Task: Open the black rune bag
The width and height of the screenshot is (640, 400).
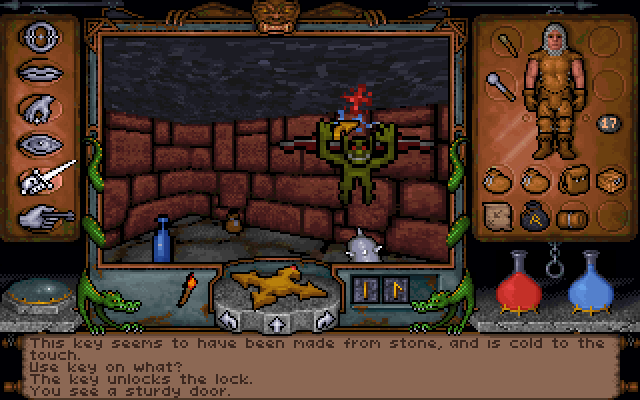Action: 535,216
